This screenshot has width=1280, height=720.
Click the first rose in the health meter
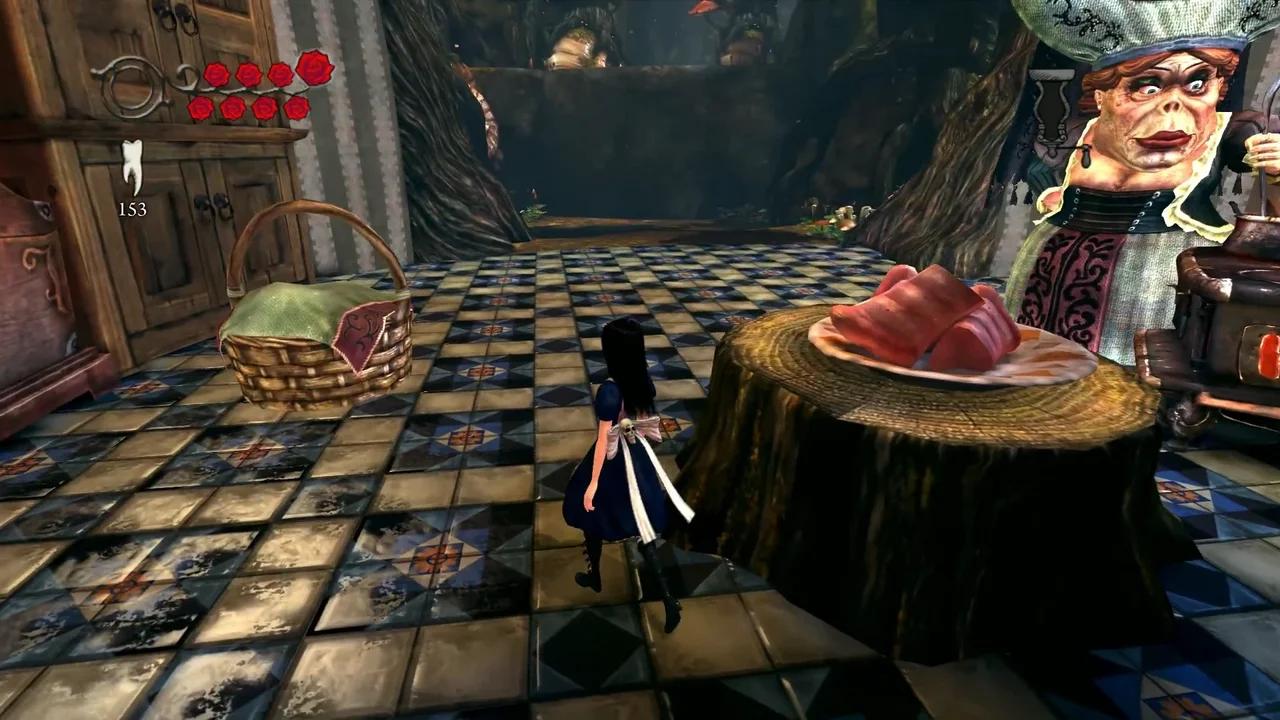pos(217,73)
